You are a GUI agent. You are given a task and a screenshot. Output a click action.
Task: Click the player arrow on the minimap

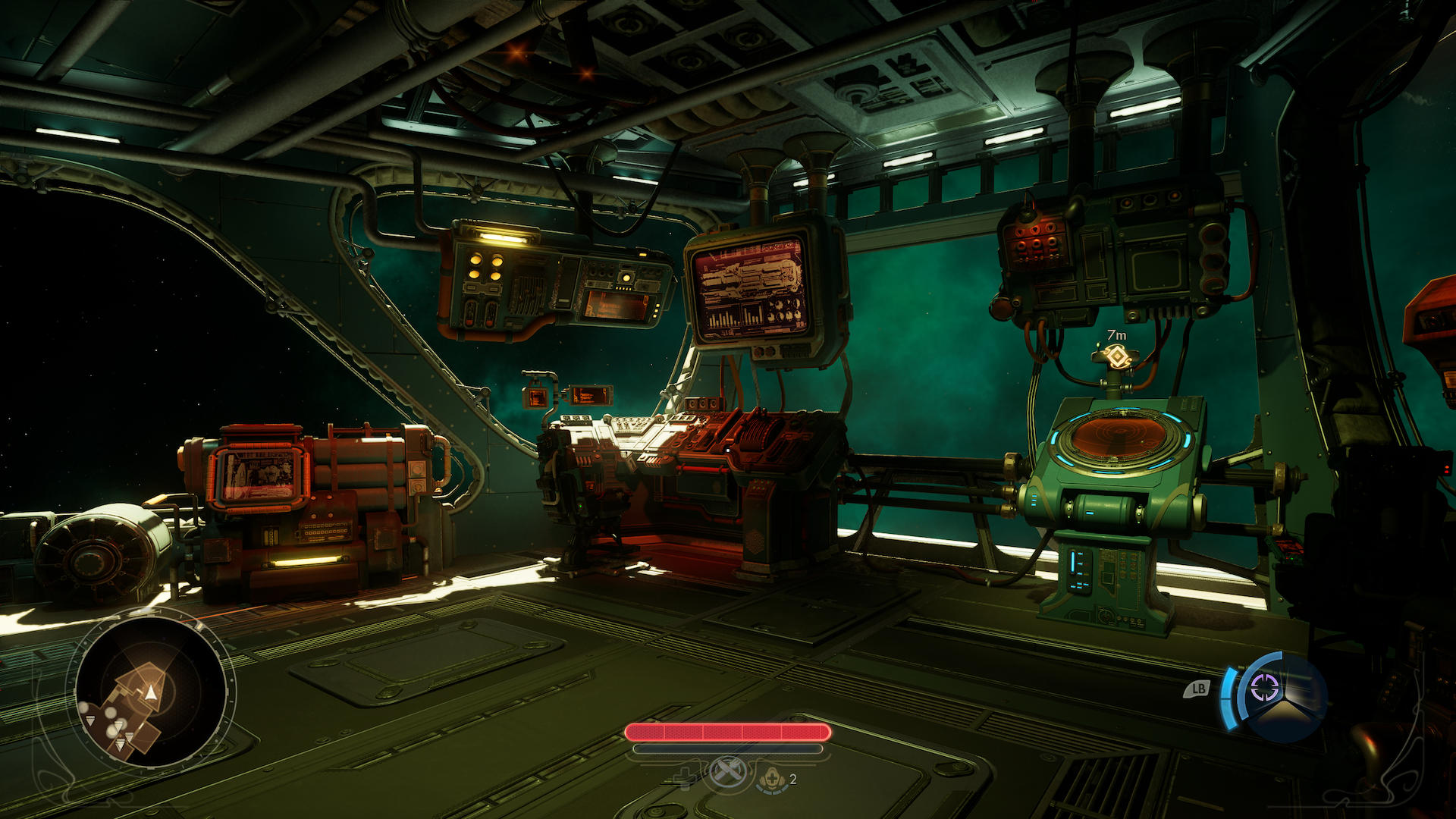coord(151,692)
